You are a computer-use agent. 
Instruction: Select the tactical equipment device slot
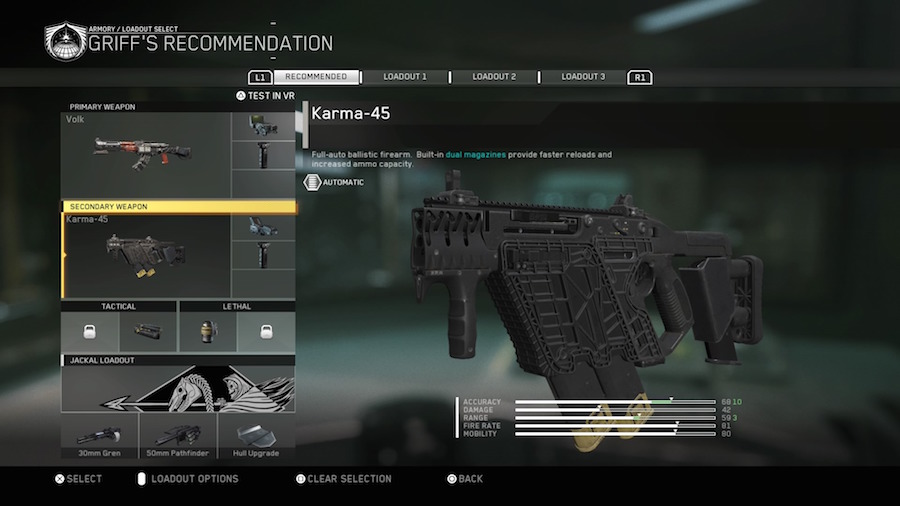147,331
